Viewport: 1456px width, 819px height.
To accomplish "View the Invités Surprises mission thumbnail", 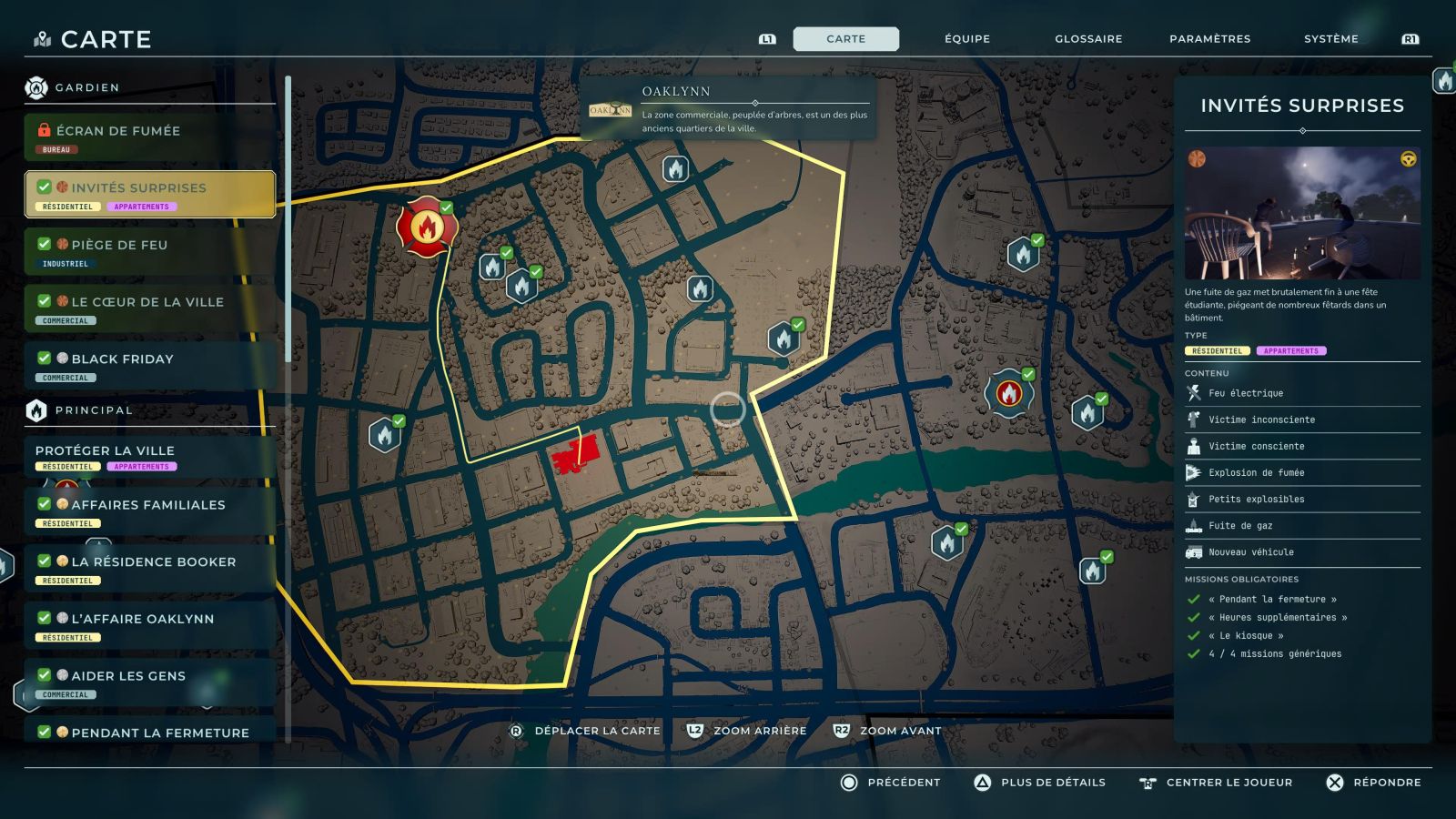I will click(1302, 213).
